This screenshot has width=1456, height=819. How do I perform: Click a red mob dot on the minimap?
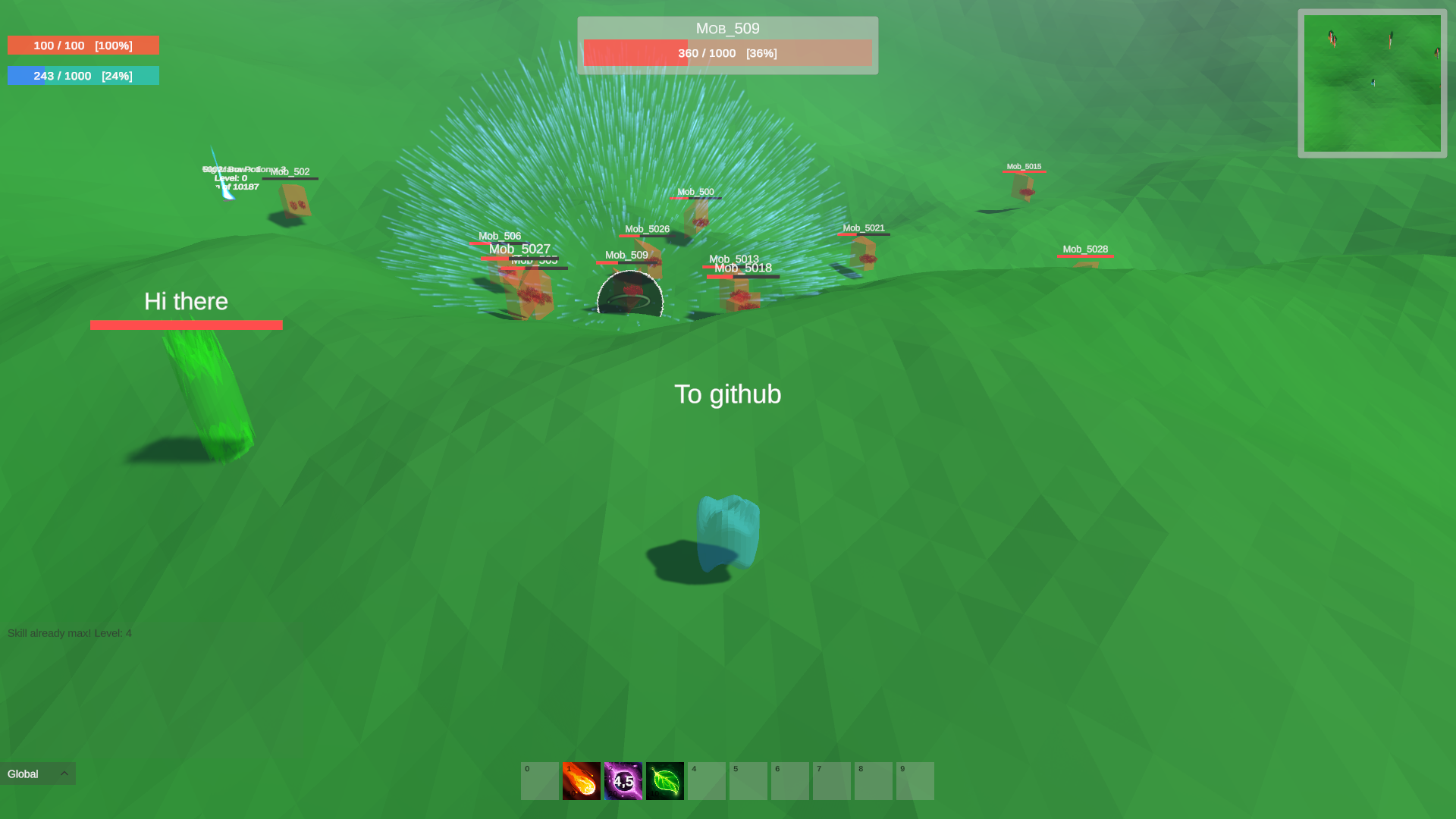tap(1332, 38)
